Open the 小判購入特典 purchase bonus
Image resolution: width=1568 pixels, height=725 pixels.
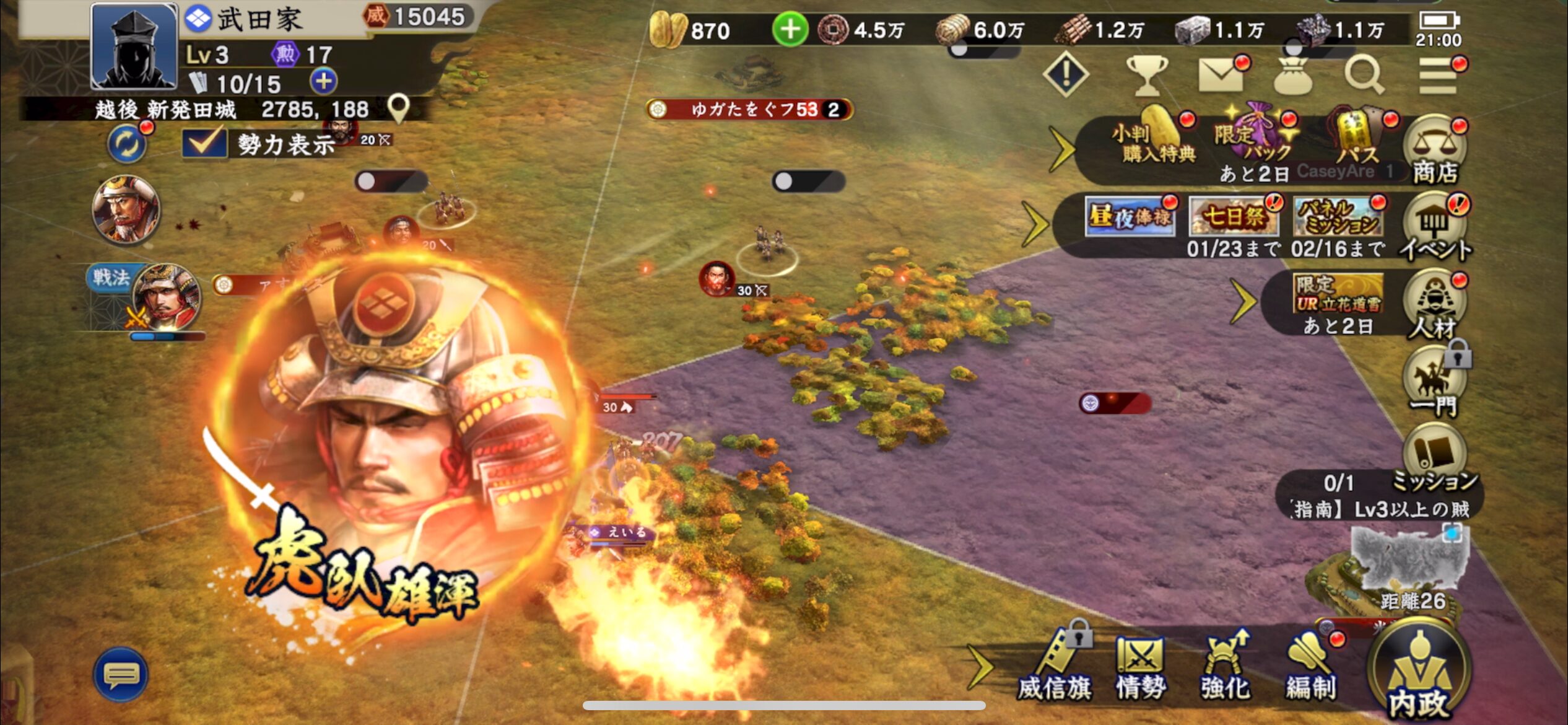(x=1157, y=139)
